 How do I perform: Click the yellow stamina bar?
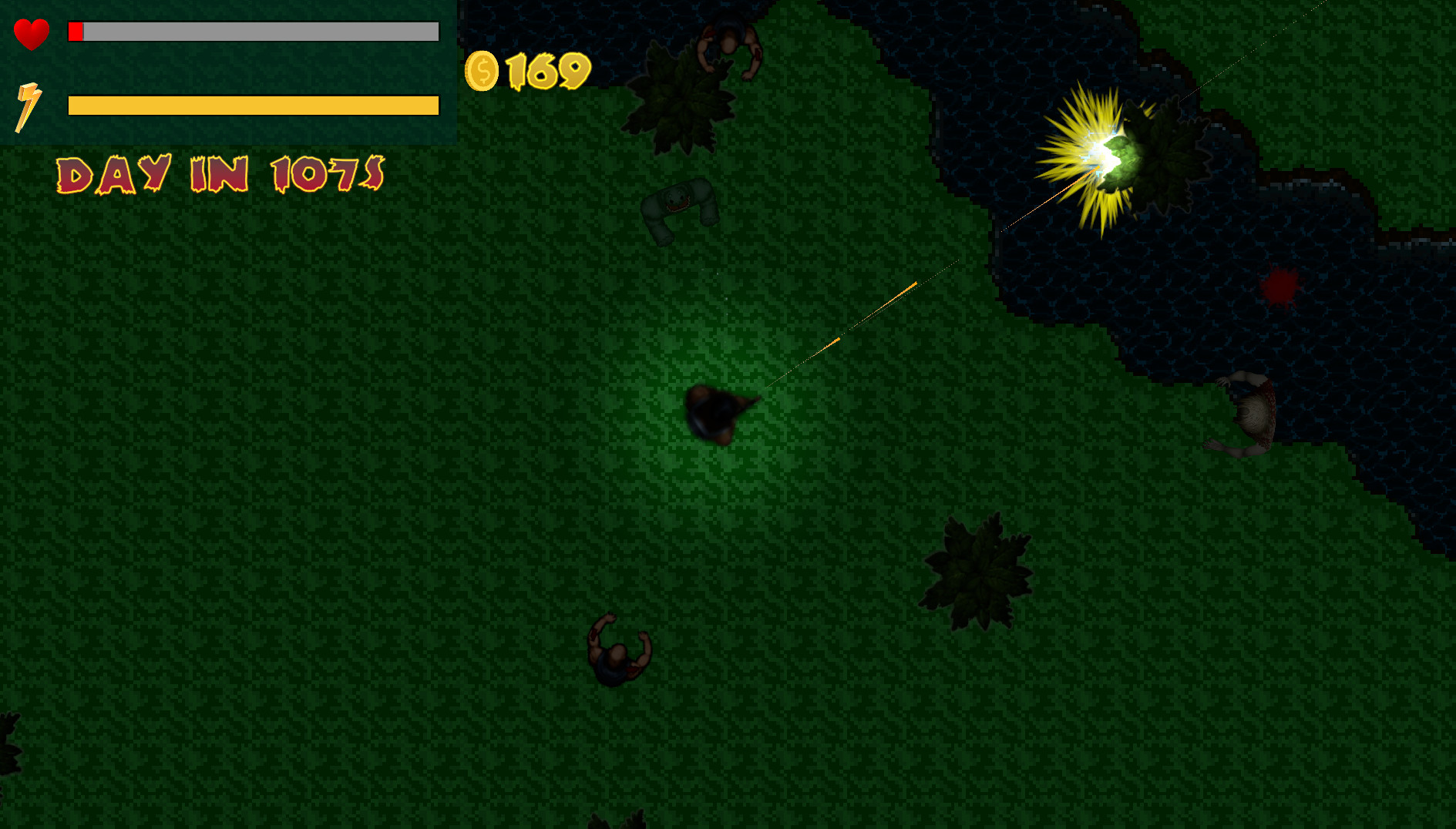(253, 104)
